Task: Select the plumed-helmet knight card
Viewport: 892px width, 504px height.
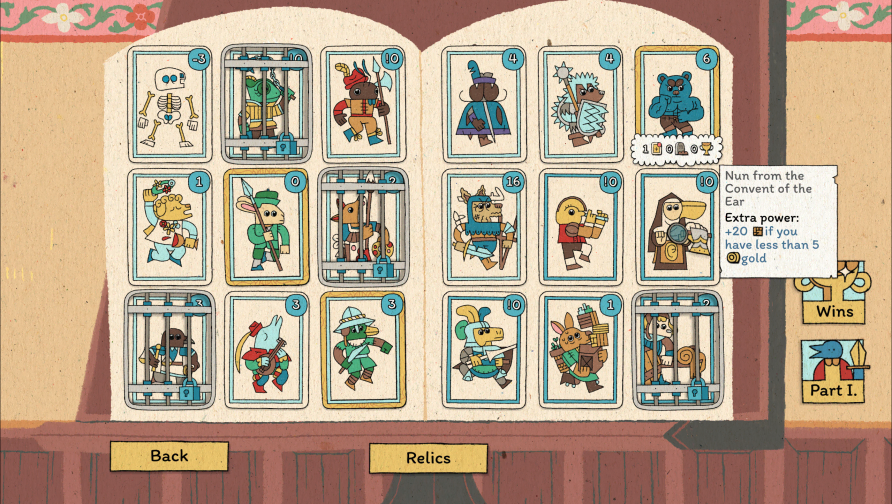Action: tap(484, 350)
